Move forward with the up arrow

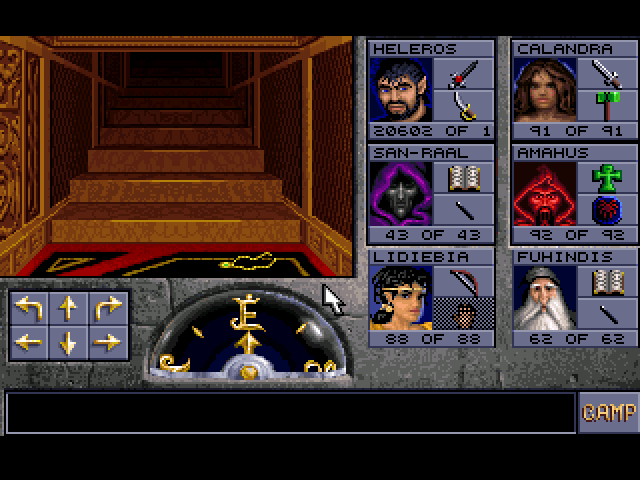[x=68, y=309]
